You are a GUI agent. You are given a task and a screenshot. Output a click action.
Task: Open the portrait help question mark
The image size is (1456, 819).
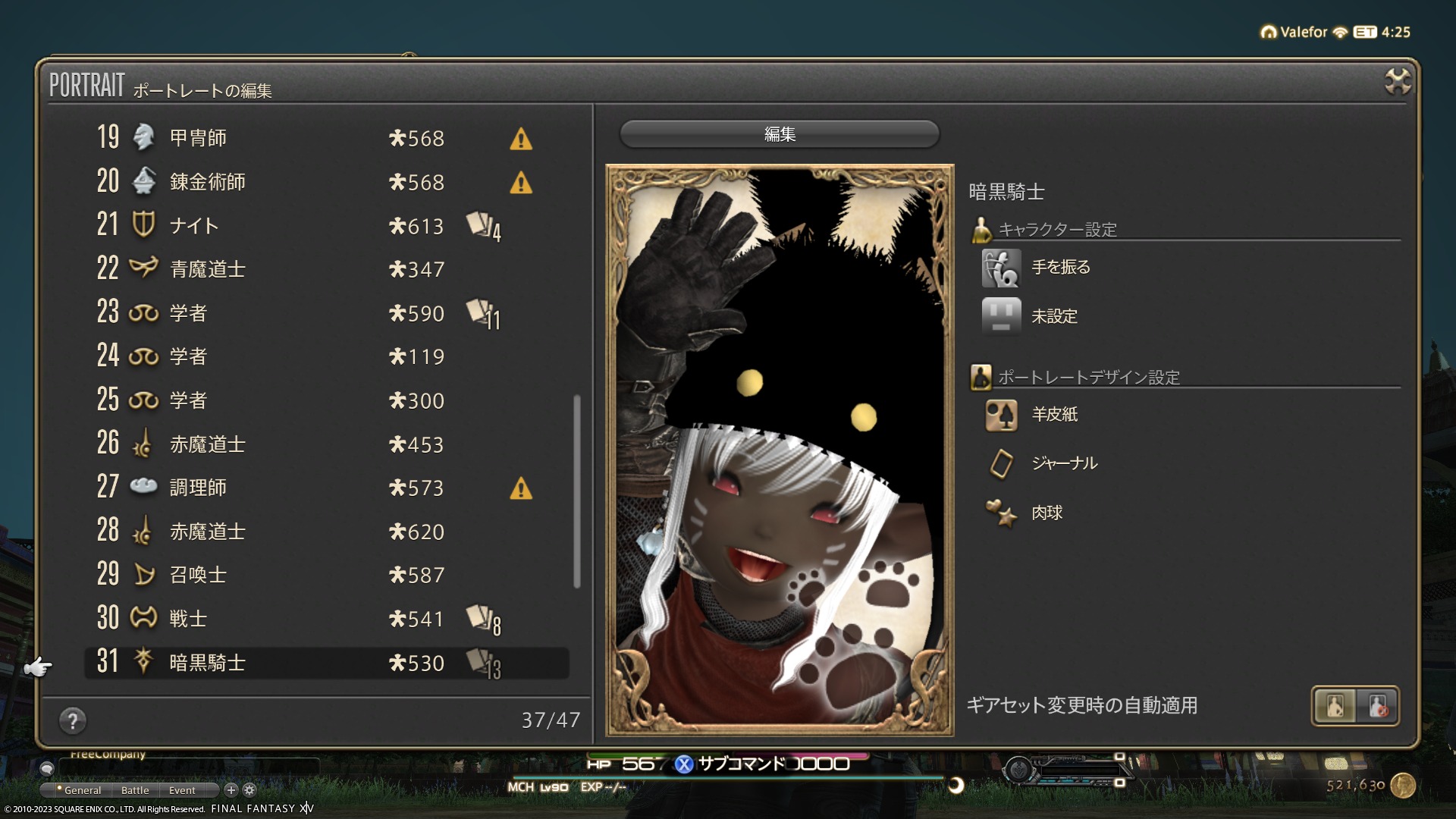point(73,720)
